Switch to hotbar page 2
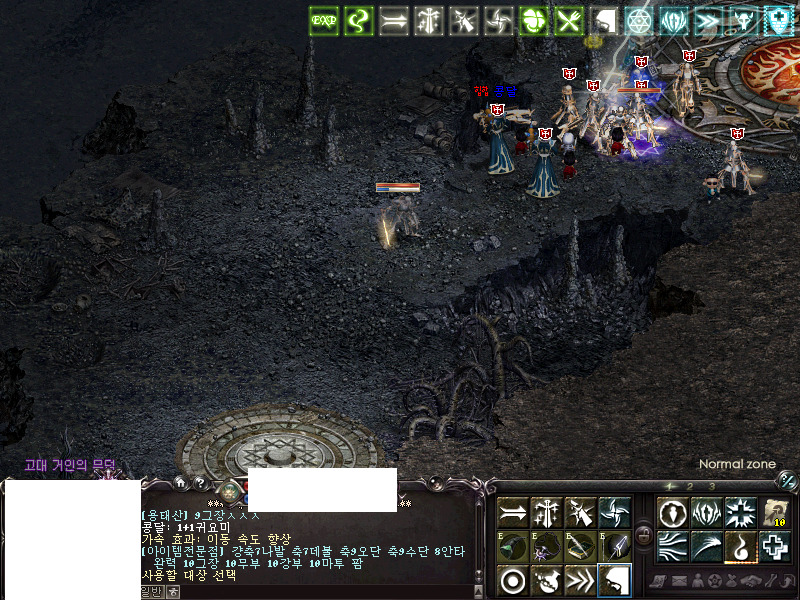 point(691,486)
